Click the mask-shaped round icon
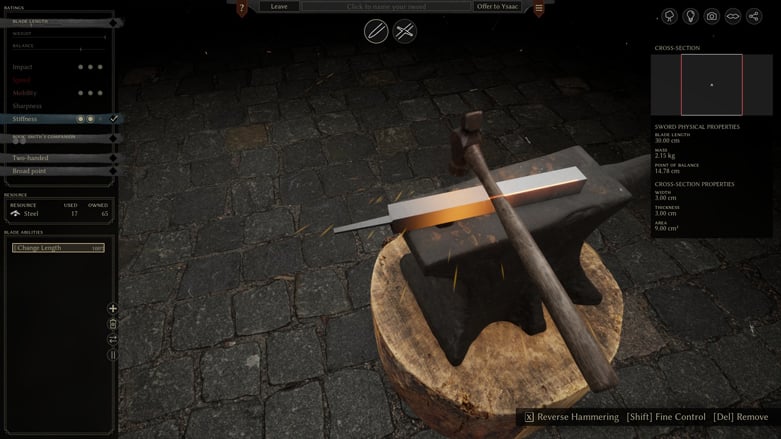Image resolution: width=781 pixels, height=439 pixels. click(x=732, y=16)
